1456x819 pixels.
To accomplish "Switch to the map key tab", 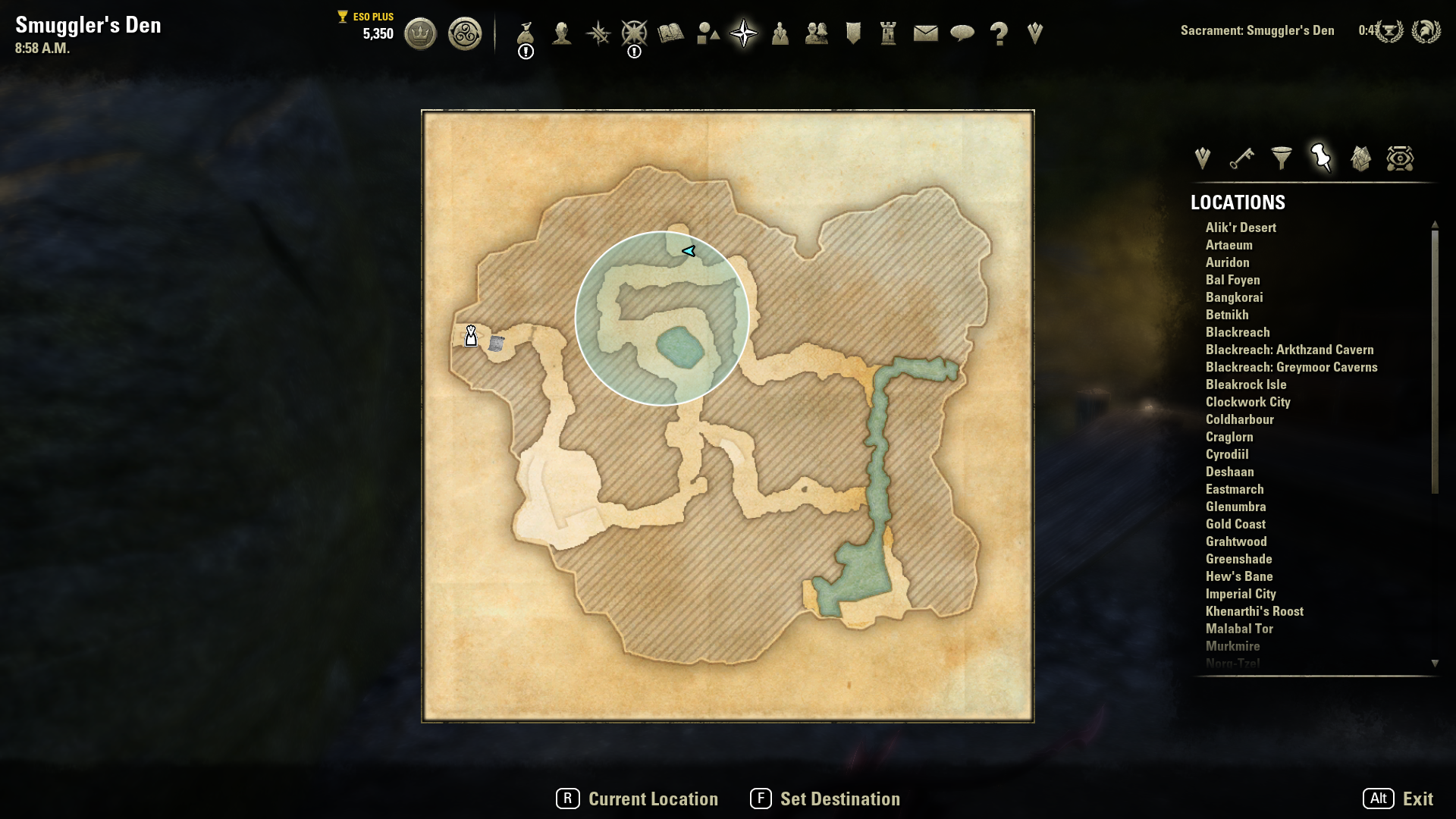I will tap(1241, 158).
